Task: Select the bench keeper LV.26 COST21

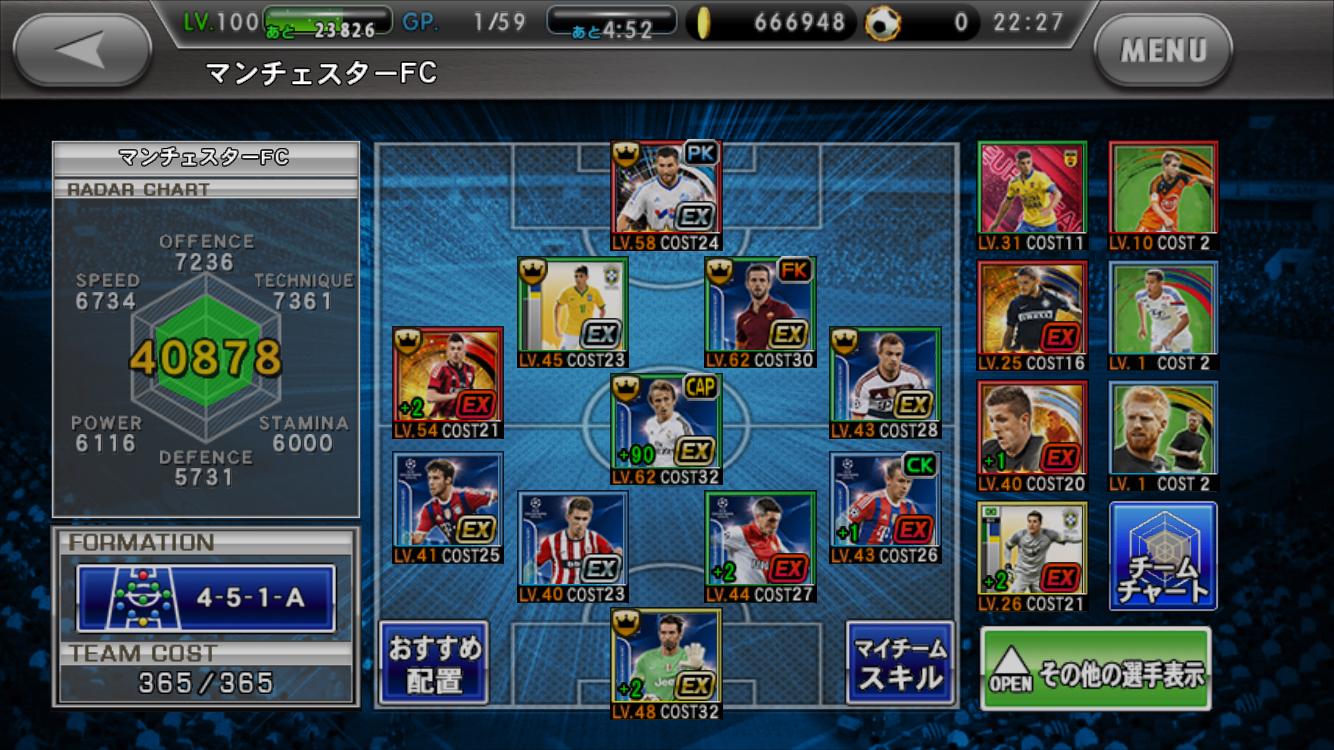Action: 1032,555
